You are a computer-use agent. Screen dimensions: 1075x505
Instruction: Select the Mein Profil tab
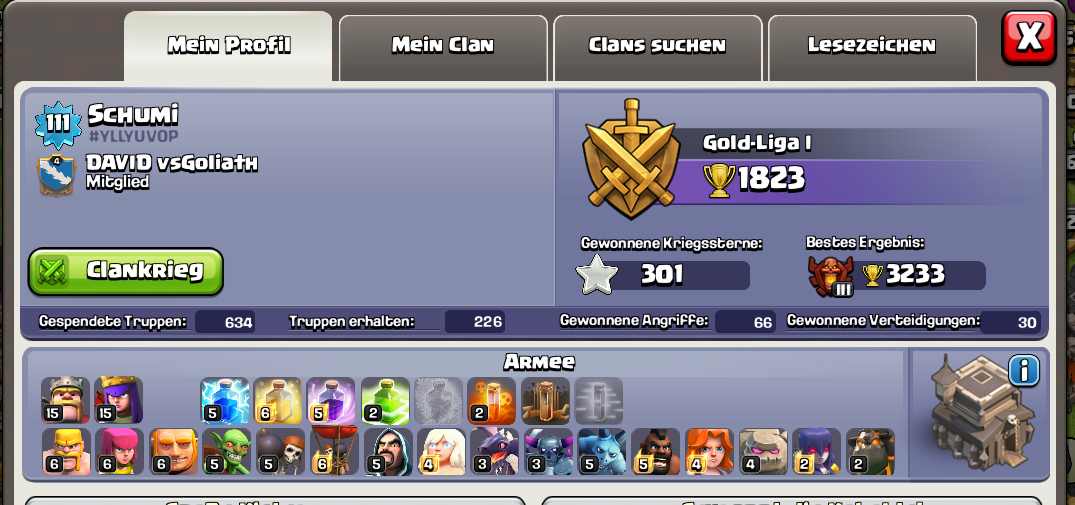click(229, 45)
